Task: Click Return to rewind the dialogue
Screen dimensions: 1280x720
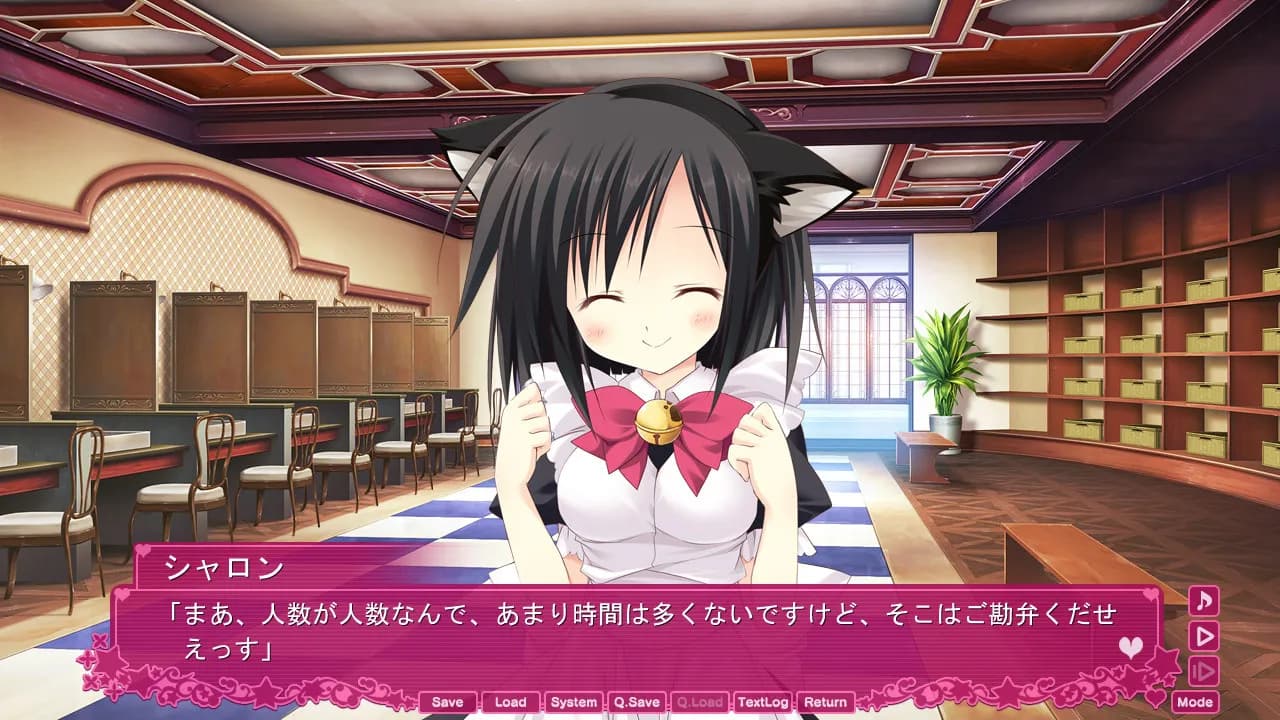Action: click(x=826, y=702)
